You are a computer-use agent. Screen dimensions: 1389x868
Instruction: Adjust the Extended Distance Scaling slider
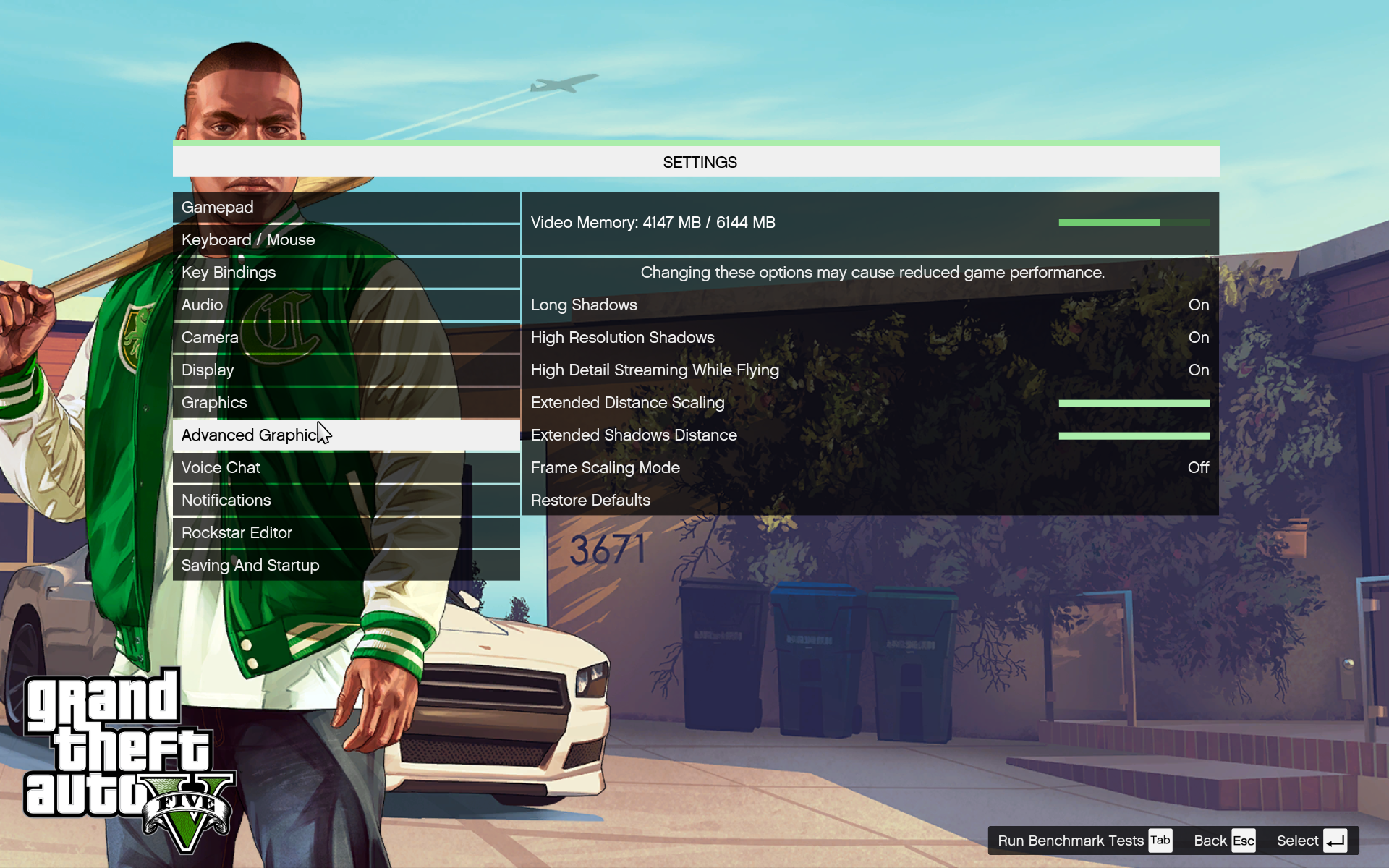tap(1133, 404)
